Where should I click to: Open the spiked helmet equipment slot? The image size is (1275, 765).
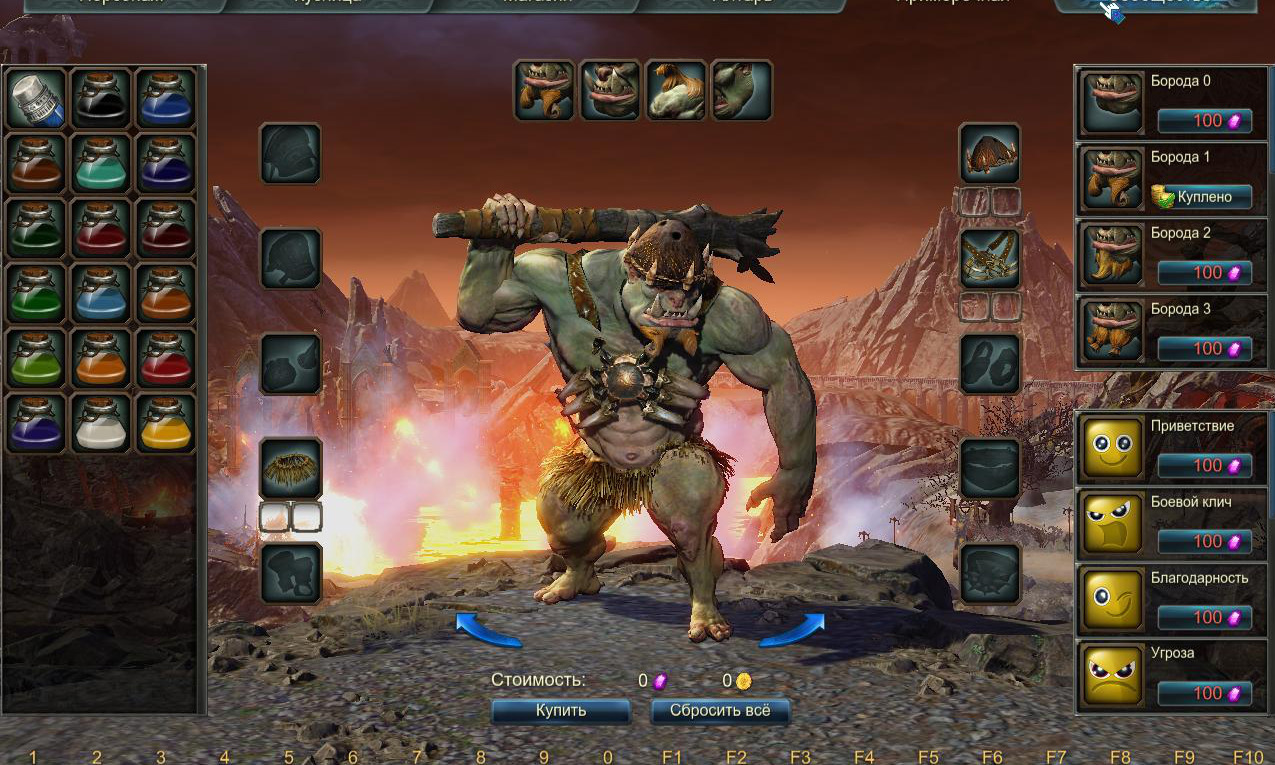[989, 153]
